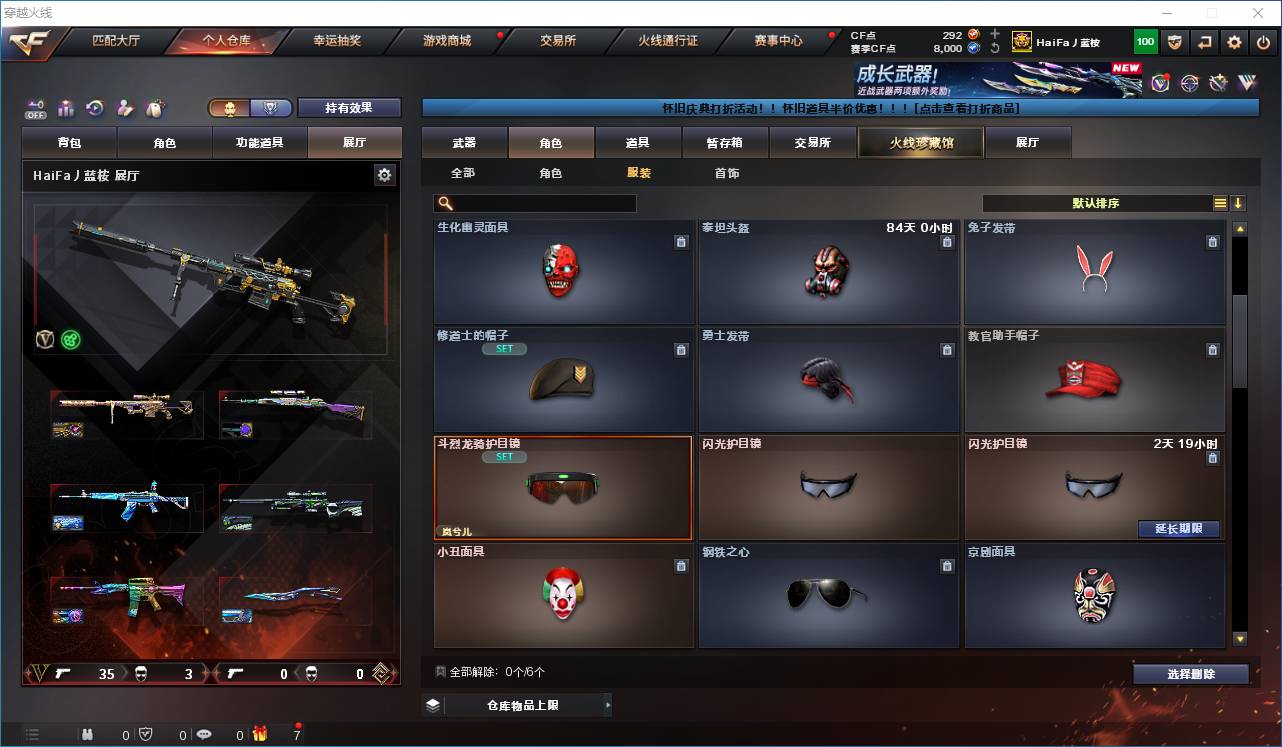The height and width of the screenshot is (747, 1282).
Task: Switch to the 暂存箱 temporary storage tab
Action: click(725, 143)
